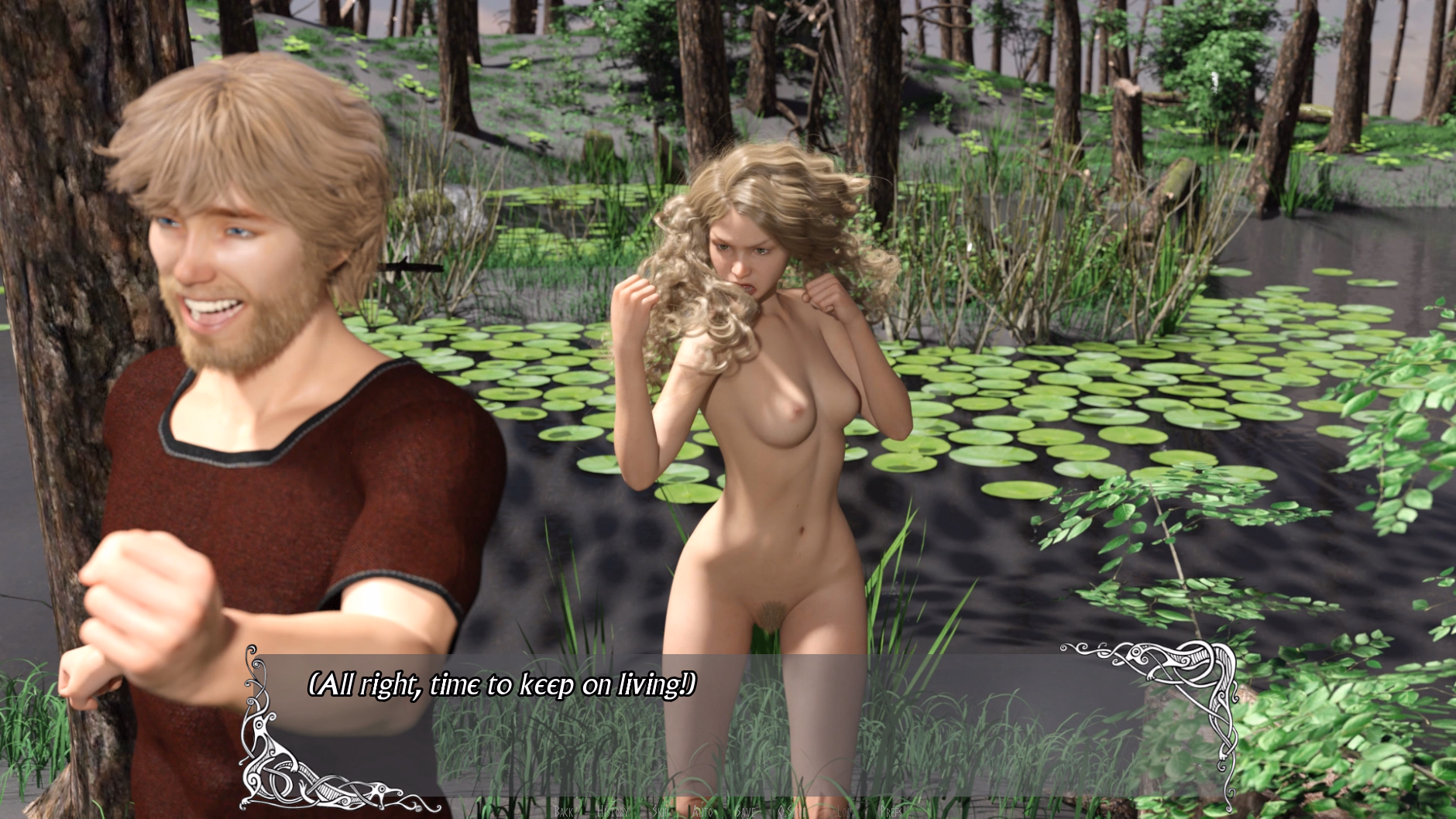The image size is (1456, 819).
Task: Click Save in the quick menu bar
Action: tap(746, 810)
